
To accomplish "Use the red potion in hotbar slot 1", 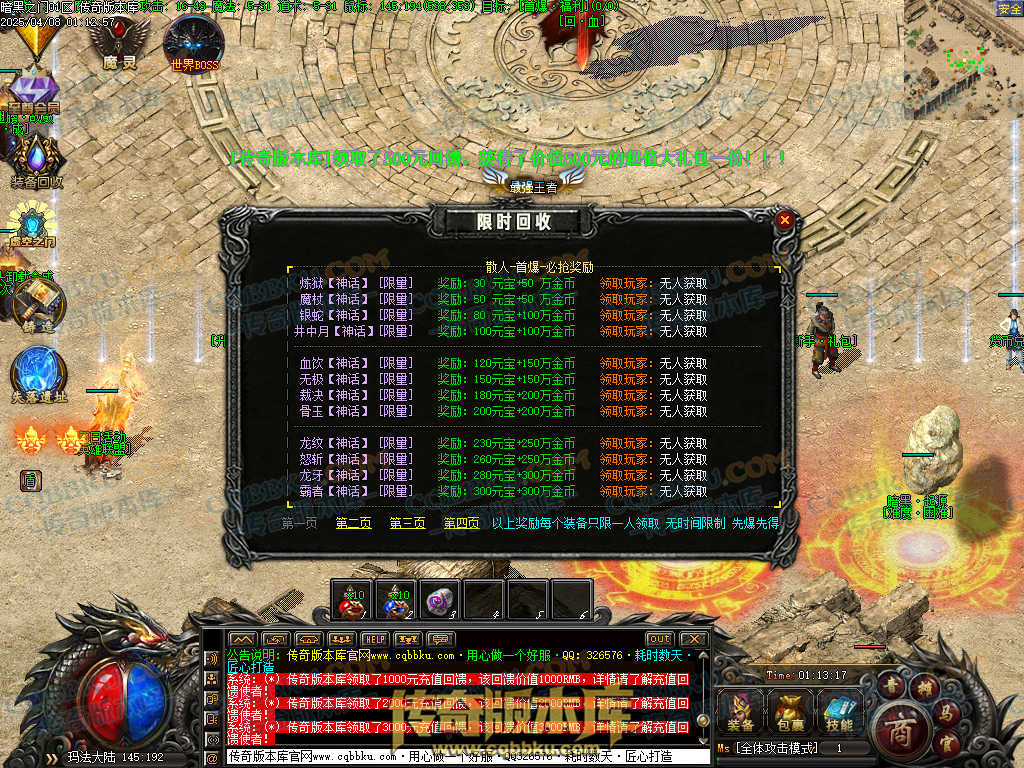I will coord(351,600).
